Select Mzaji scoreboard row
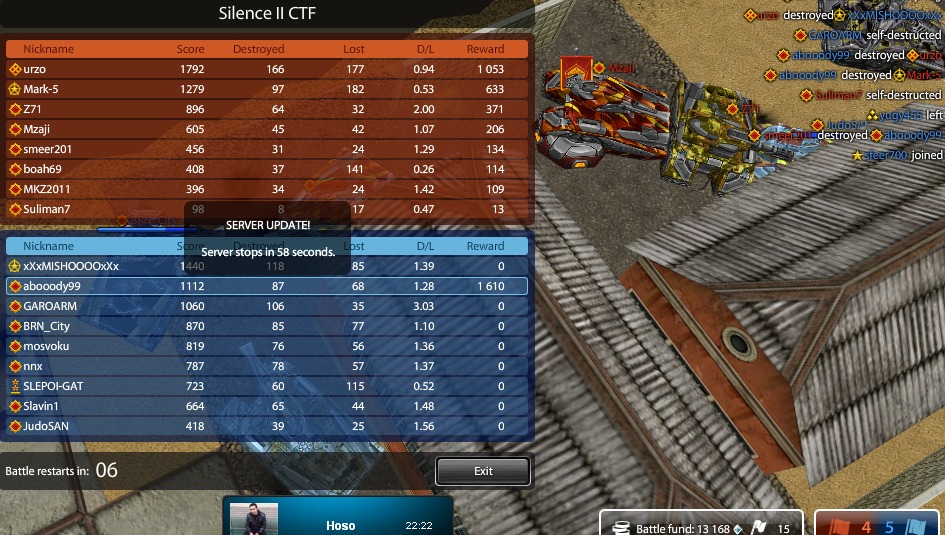The height and width of the screenshot is (535, 945). click(x=267, y=129)
